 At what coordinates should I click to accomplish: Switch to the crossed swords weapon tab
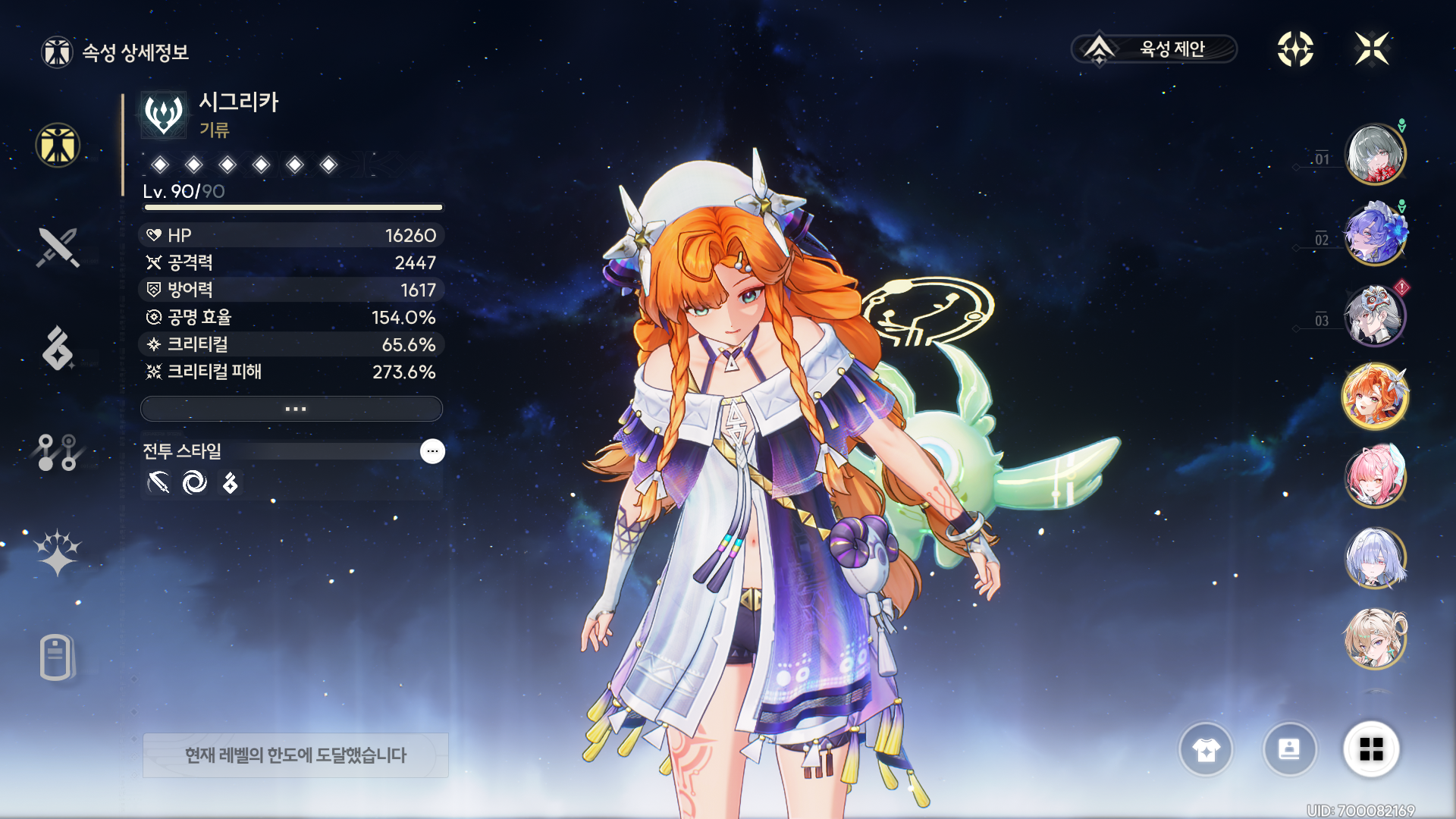coord(58,247)
